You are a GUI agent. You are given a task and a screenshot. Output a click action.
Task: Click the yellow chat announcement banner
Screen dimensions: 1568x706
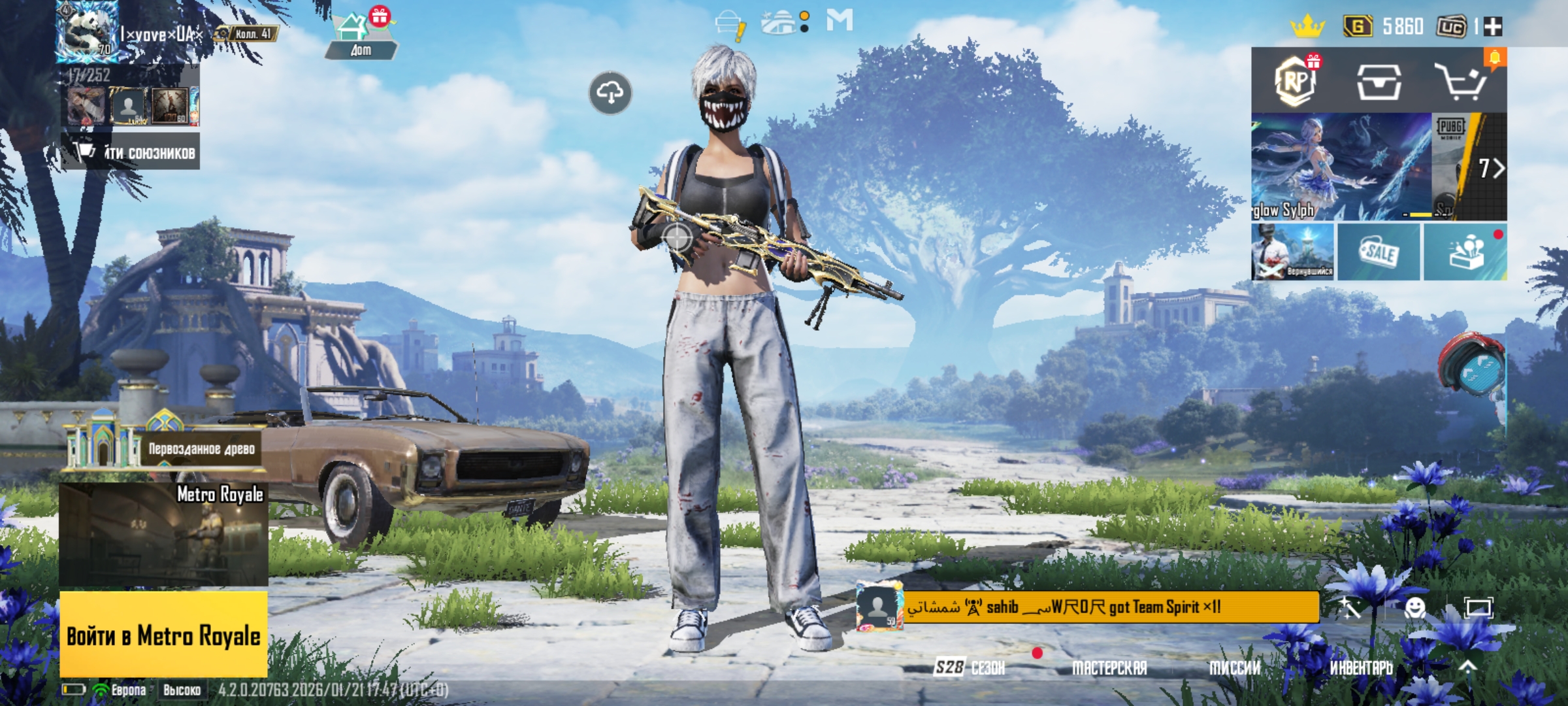pyautogui.click(x=1109, y=607)
